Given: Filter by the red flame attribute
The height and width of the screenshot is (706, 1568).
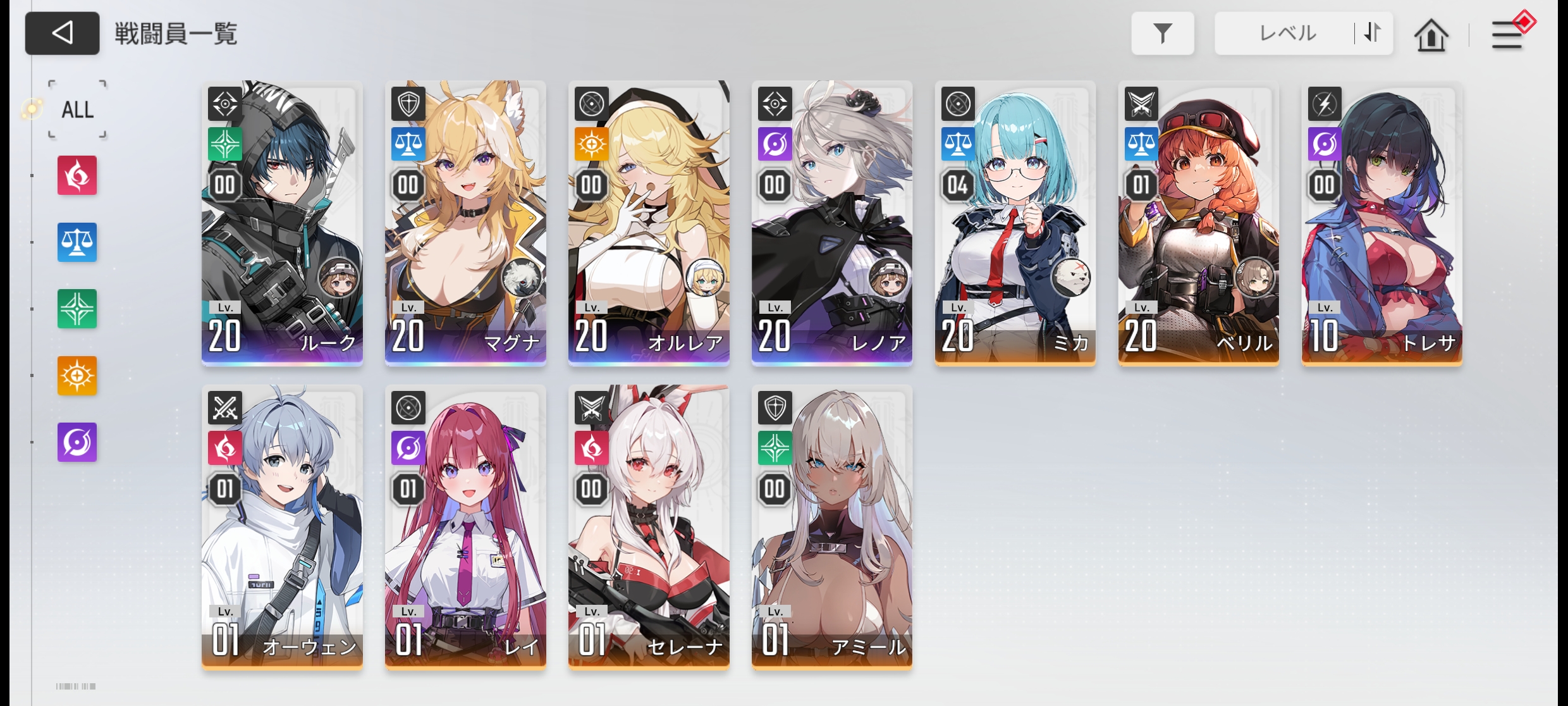Looking at the screenshot, I should click(x=77, y=175).
